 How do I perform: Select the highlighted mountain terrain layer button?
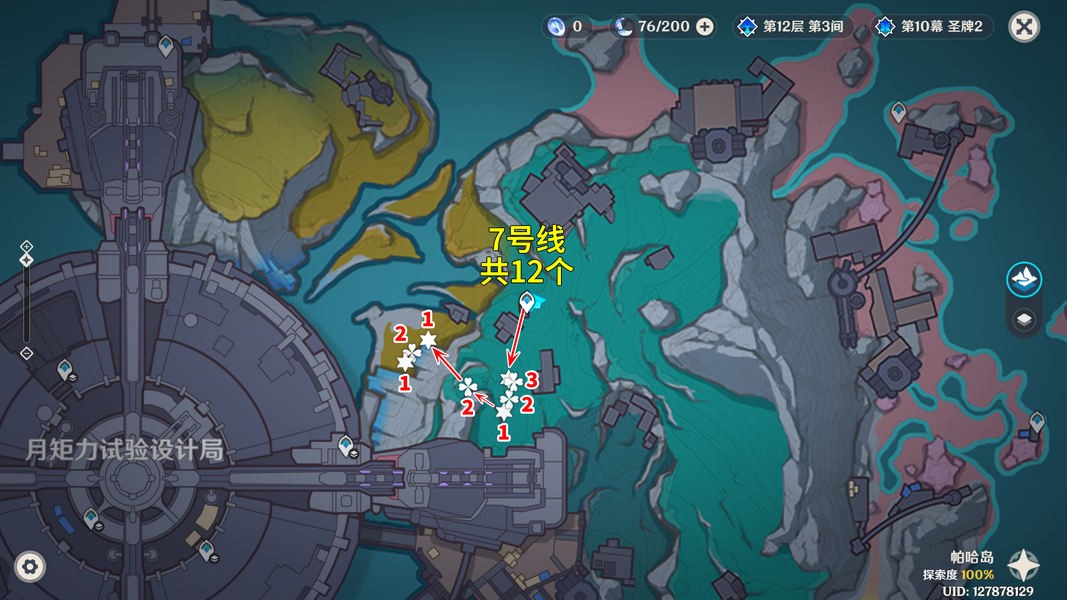[x=1023, y=279]
